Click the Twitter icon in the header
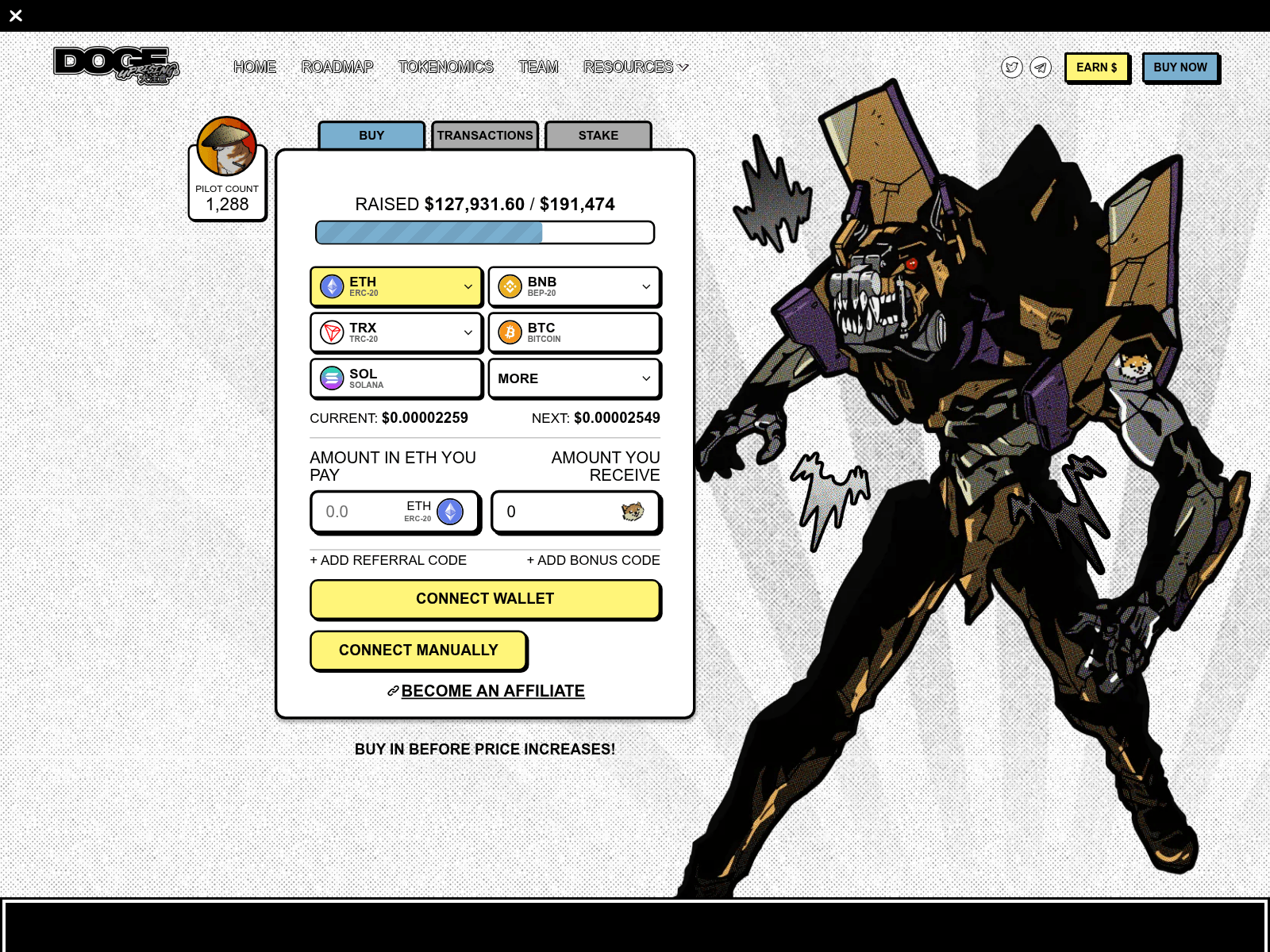 1011,67
